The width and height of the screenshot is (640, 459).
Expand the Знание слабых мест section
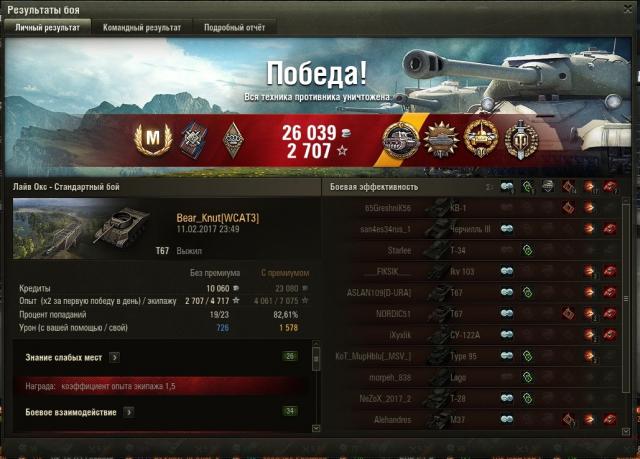[x=114, y=356]
